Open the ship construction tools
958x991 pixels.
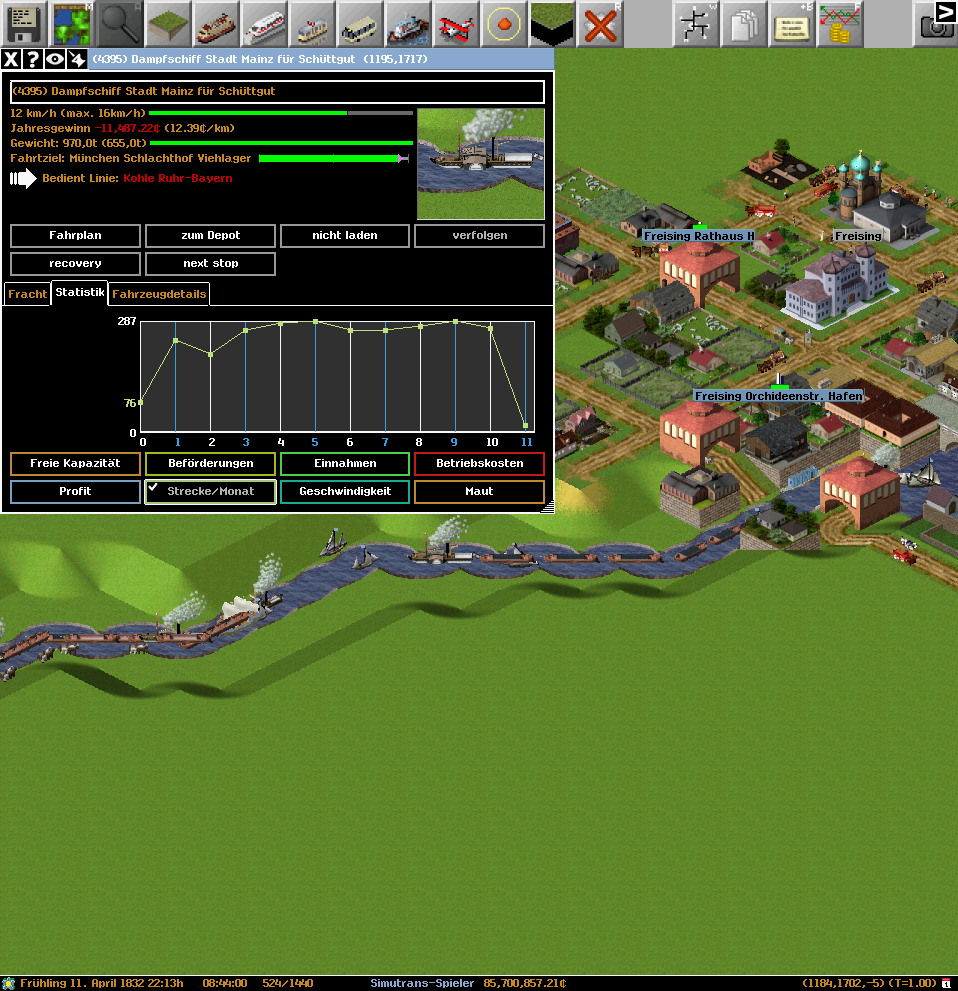[408, 24]
